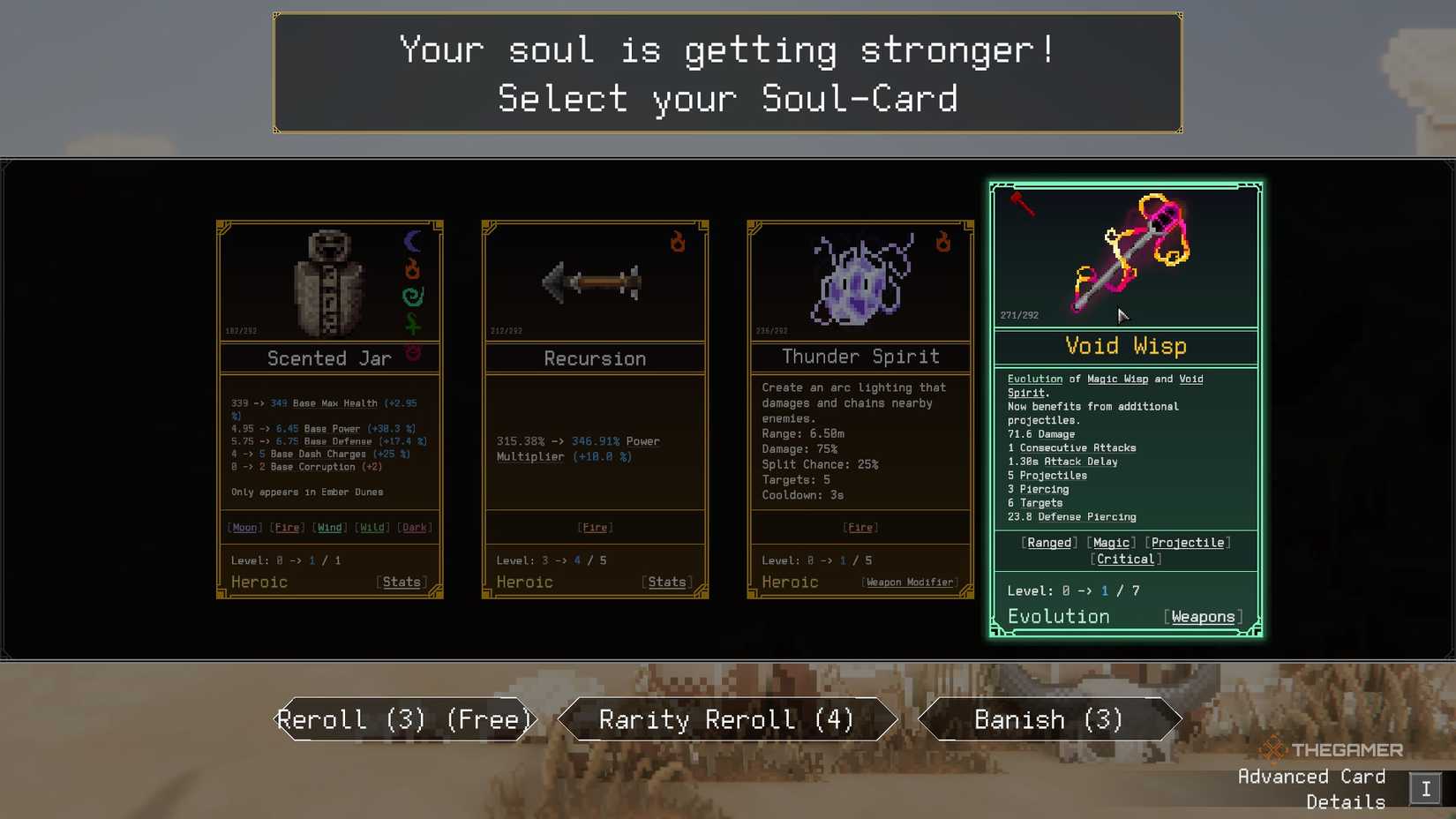Click the Critical tag on Void Wisp

pos(1126,559)
